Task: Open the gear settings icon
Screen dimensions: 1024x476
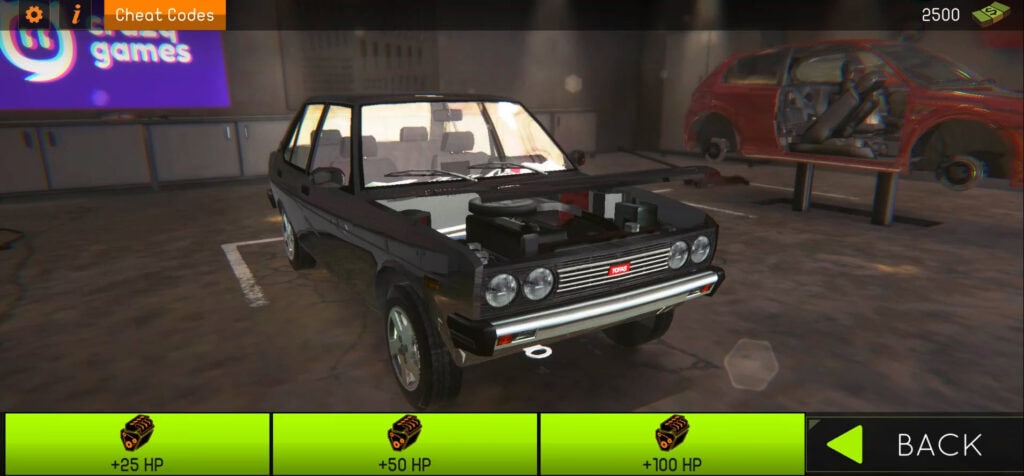Action: pos(34,15)
